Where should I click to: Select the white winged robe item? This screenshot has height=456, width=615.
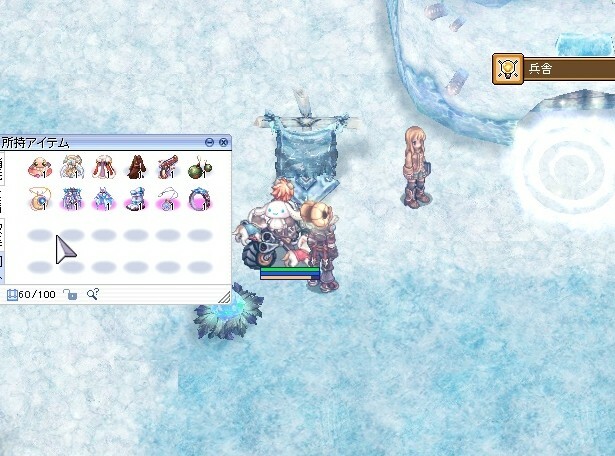(73, 167)
